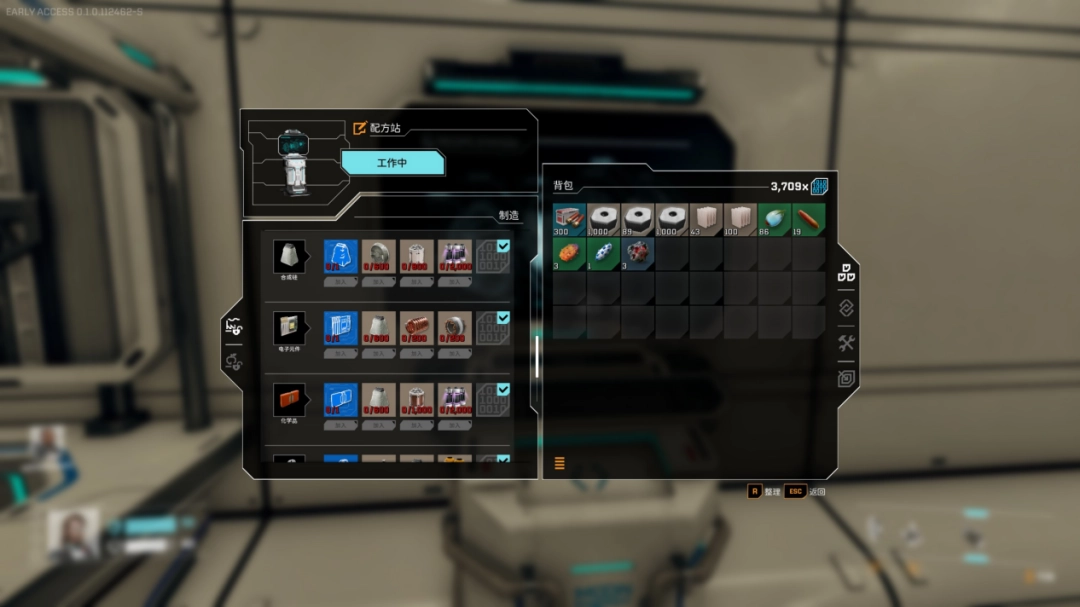Toggle the 化学品 recipe checkbox
The height and width of the screenshot is (607, 1080).
point(503,390)
